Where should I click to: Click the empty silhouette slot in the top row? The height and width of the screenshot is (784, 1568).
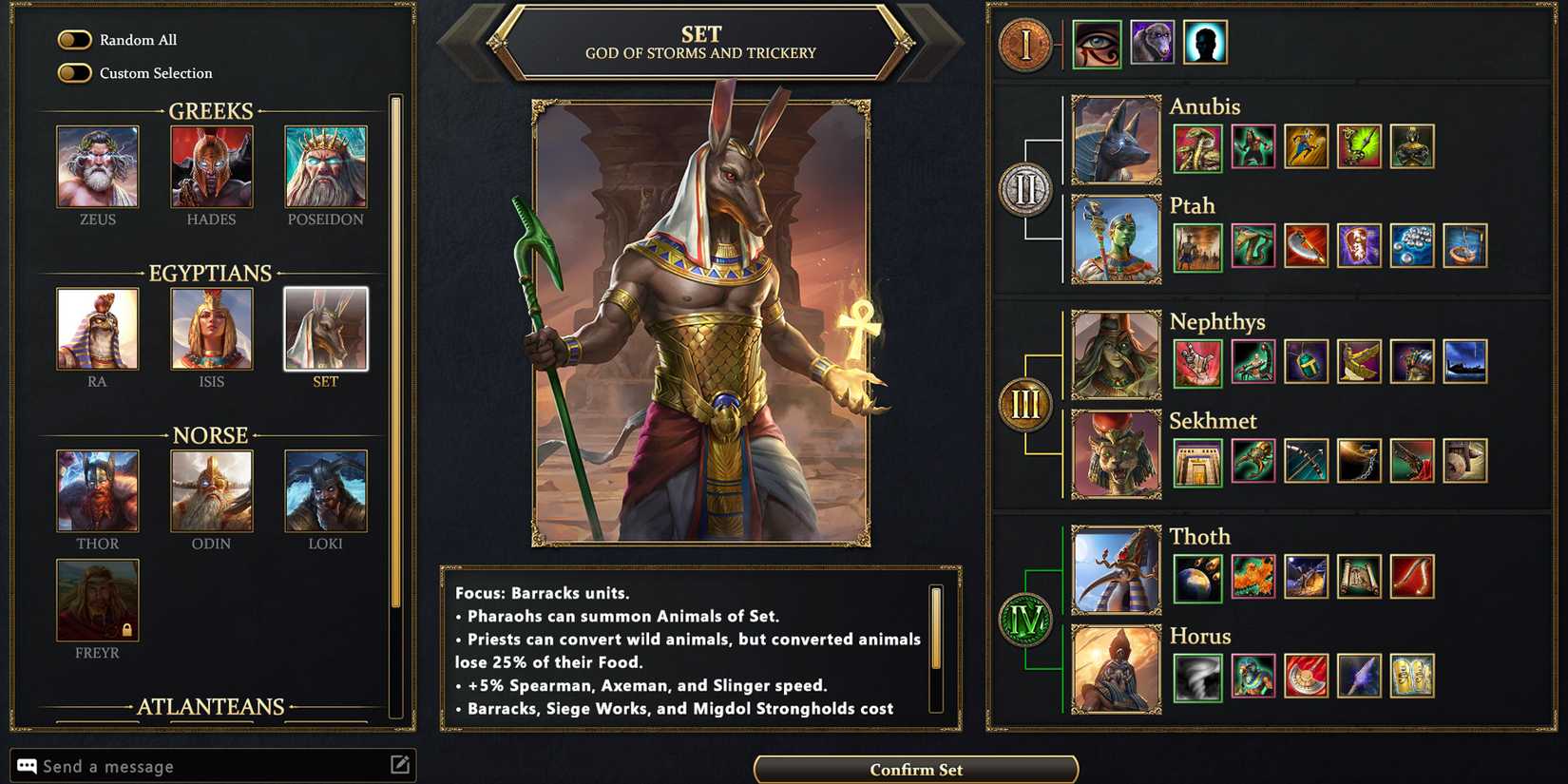click(1206, 43)
